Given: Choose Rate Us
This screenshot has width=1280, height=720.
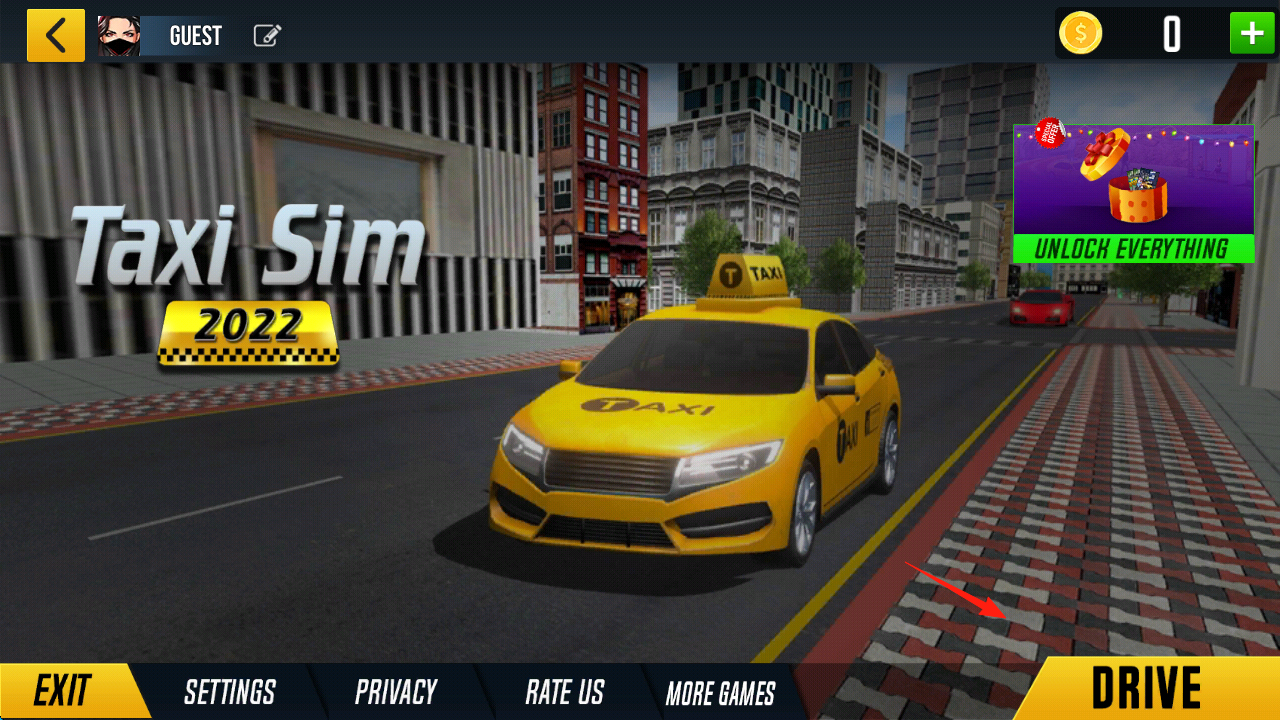Looking at the screenshot, I should coord(565,692).
